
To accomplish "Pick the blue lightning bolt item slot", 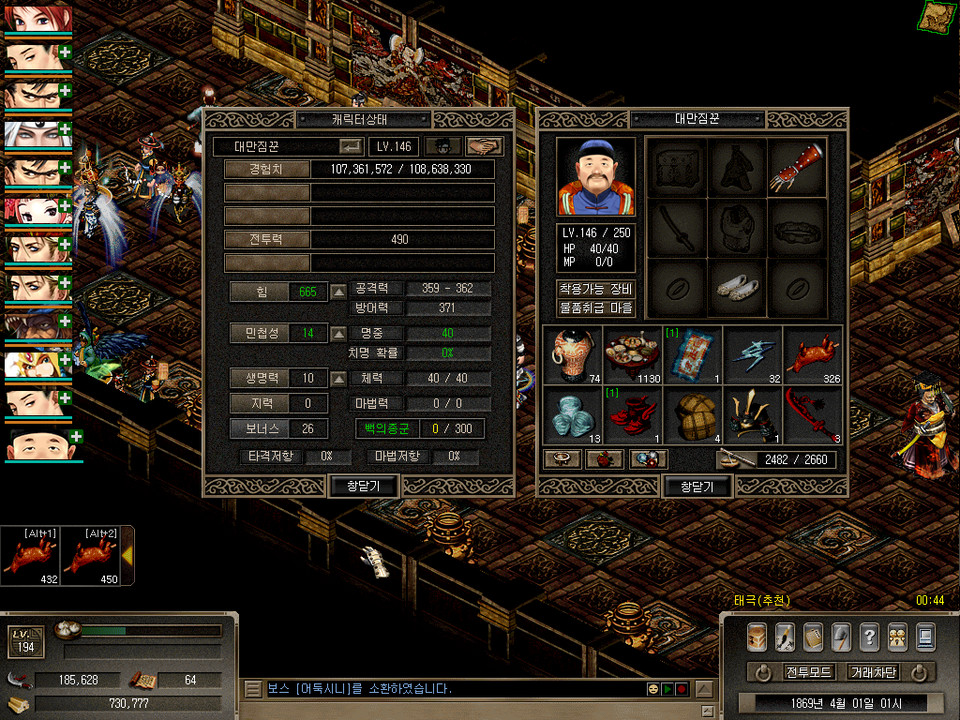I will pyautogui.click(x=753, y=353).
